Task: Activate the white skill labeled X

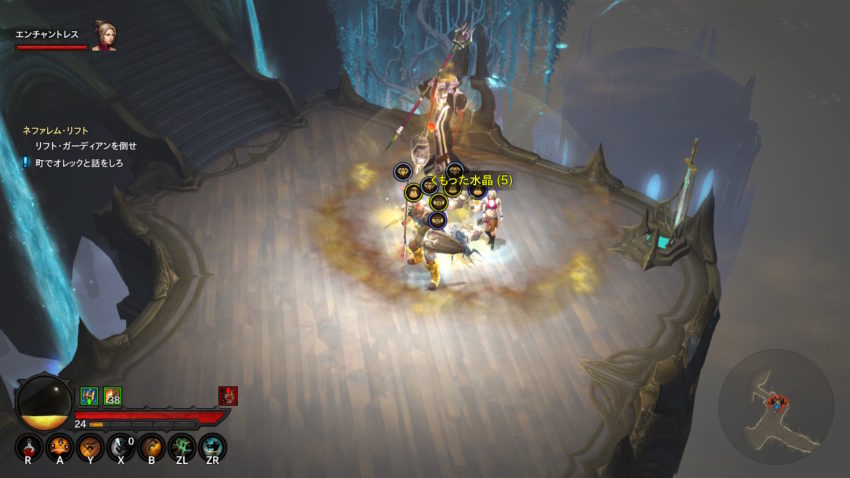Action: pyautogui.click(x=121, y=446)
